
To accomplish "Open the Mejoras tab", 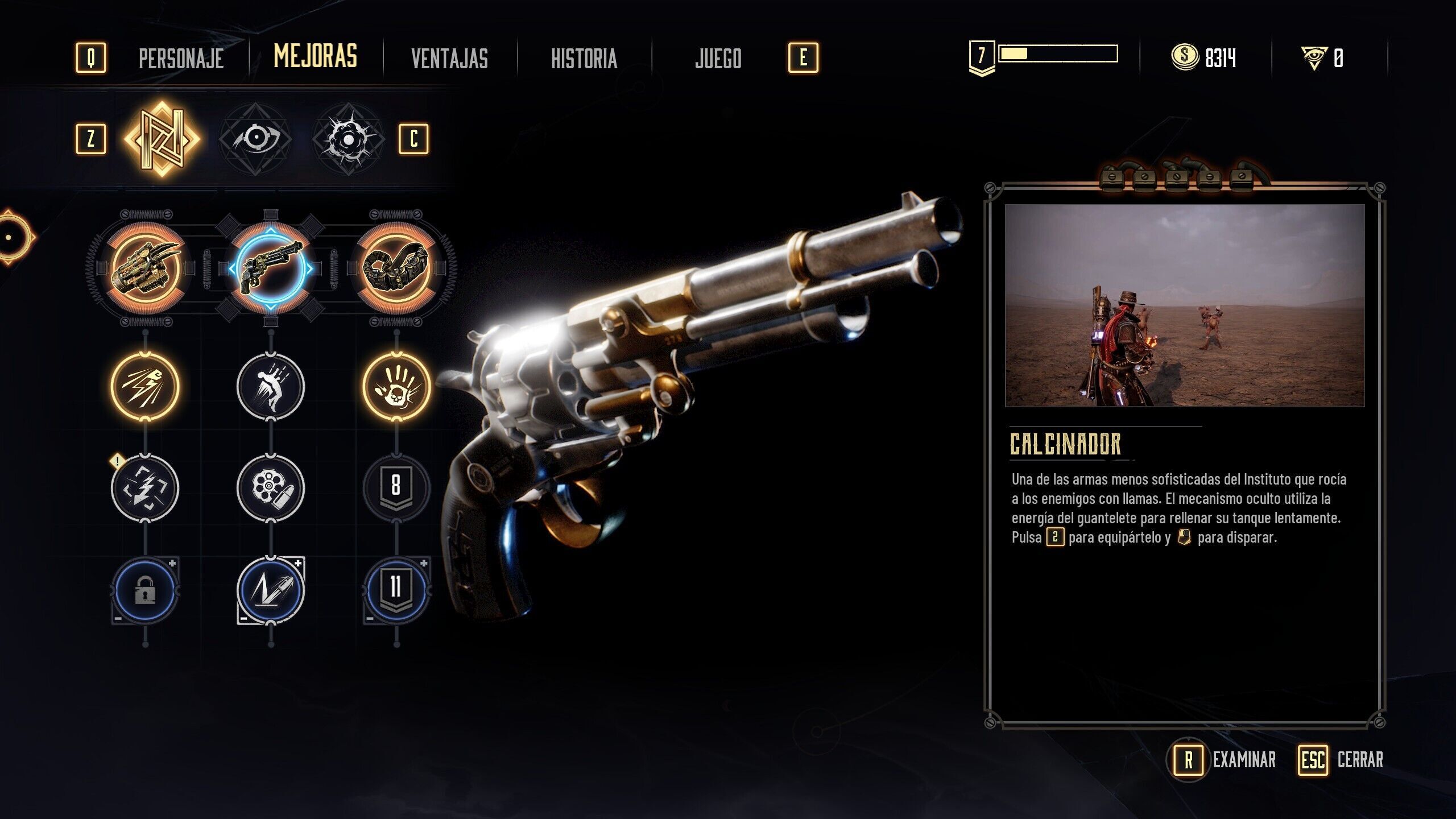I will coord(315,56).
